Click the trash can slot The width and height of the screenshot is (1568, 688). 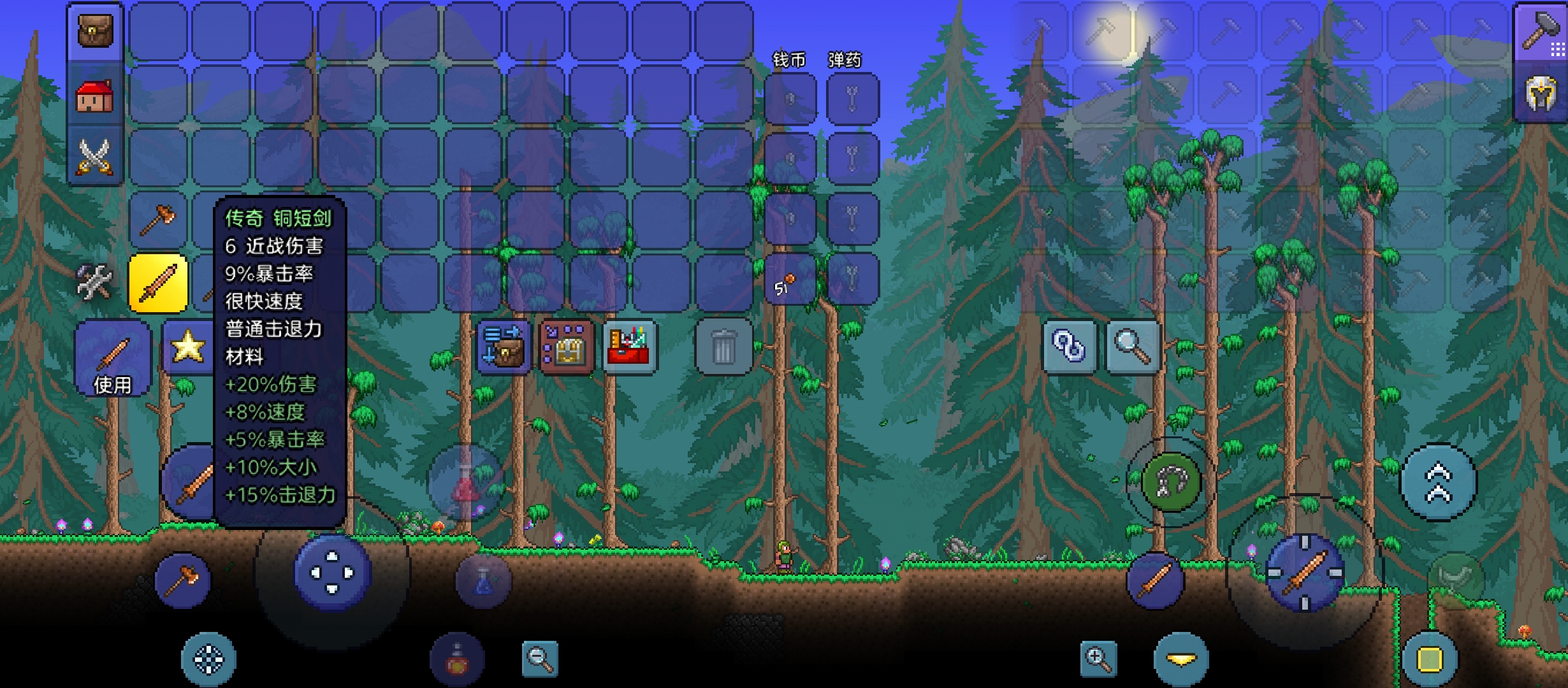(x=723, y=347)
